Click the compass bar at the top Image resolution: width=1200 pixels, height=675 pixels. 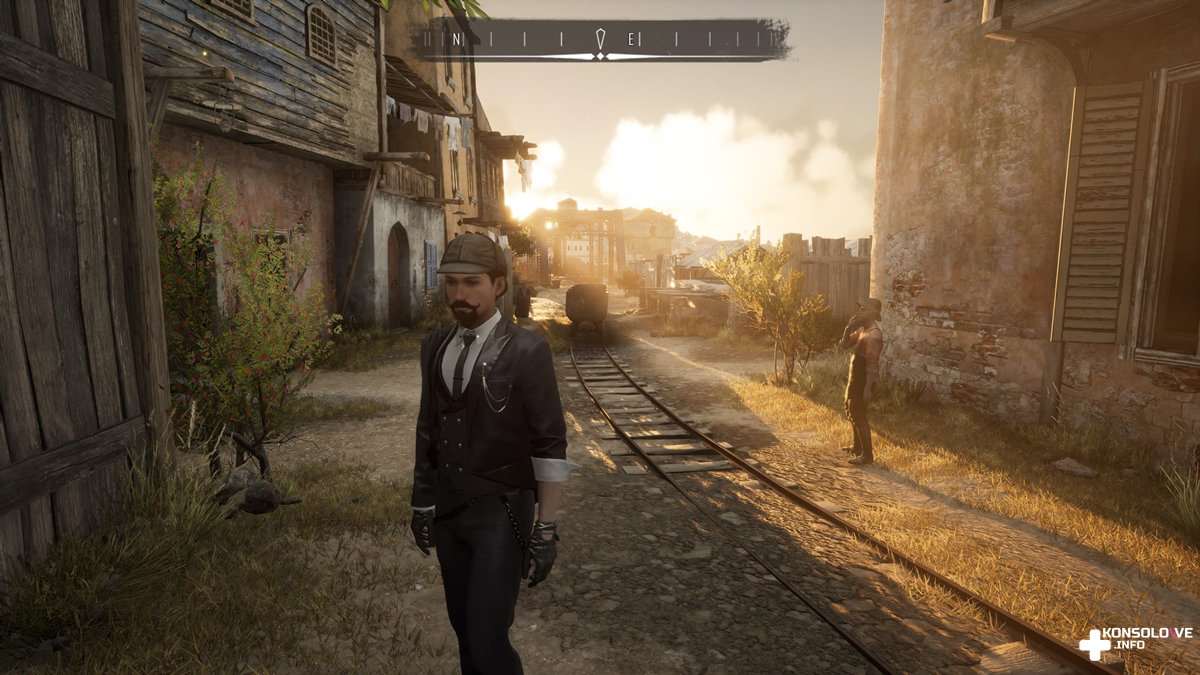click(603, 40)
